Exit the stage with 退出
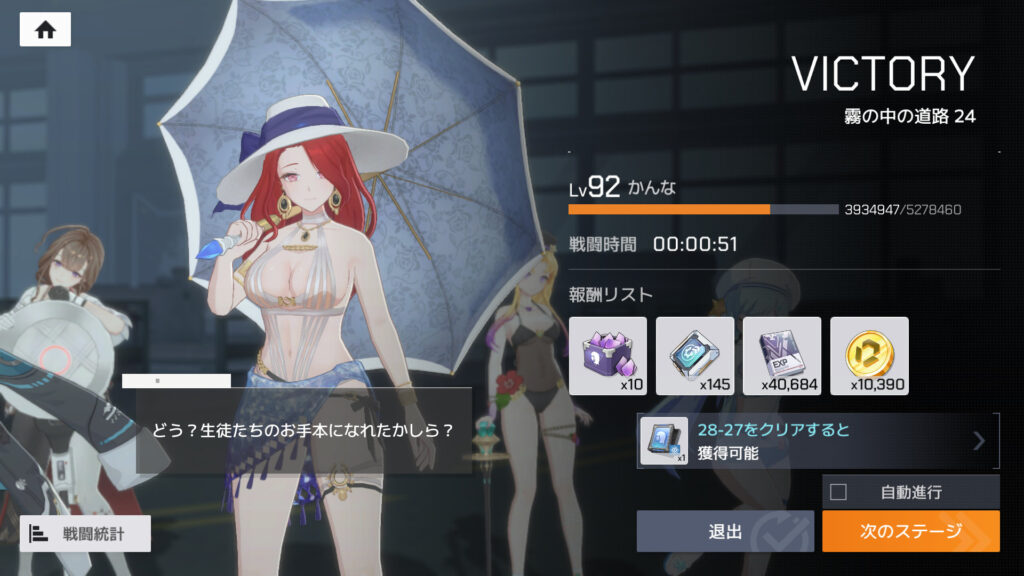This screenshot has width=1024, height=576. coord(725,531)
